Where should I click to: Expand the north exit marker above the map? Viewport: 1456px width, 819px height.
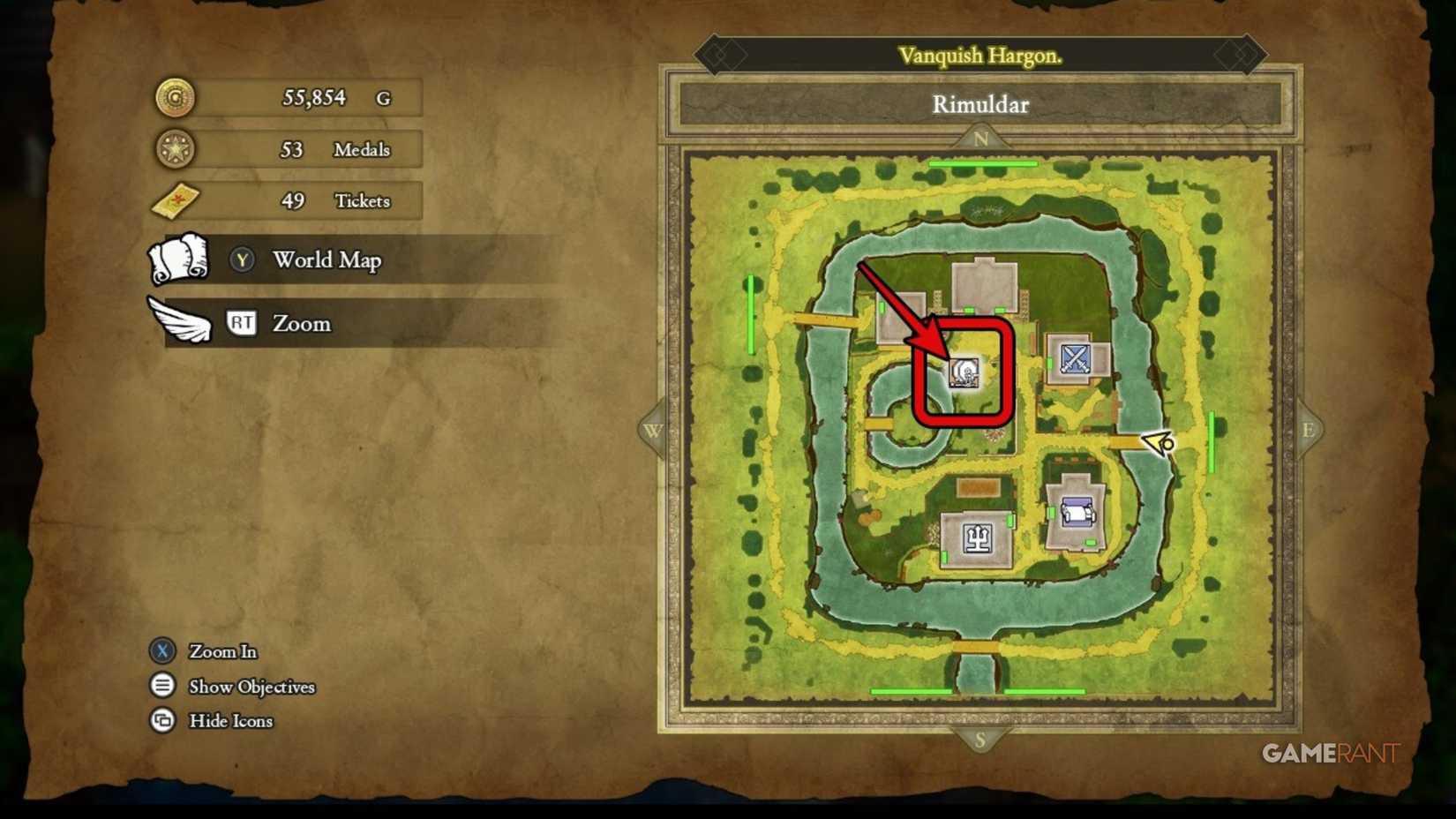[x=981, y=139]
